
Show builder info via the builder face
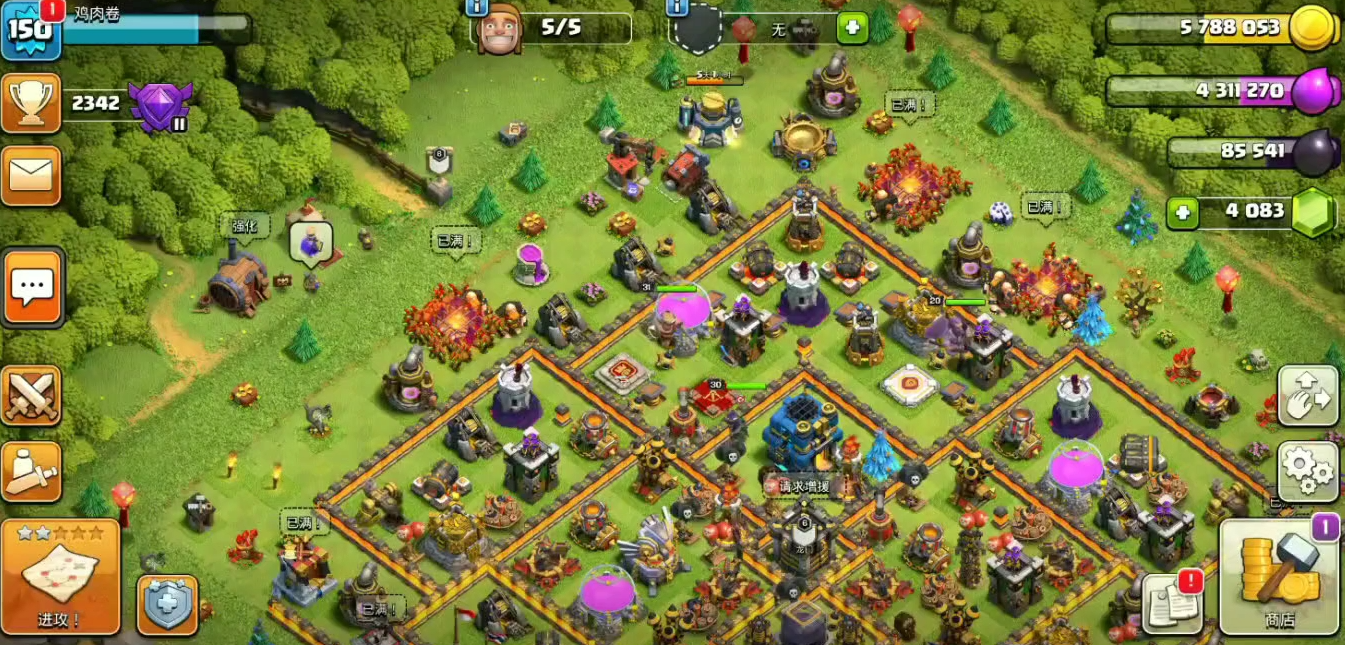pos(499,29)
